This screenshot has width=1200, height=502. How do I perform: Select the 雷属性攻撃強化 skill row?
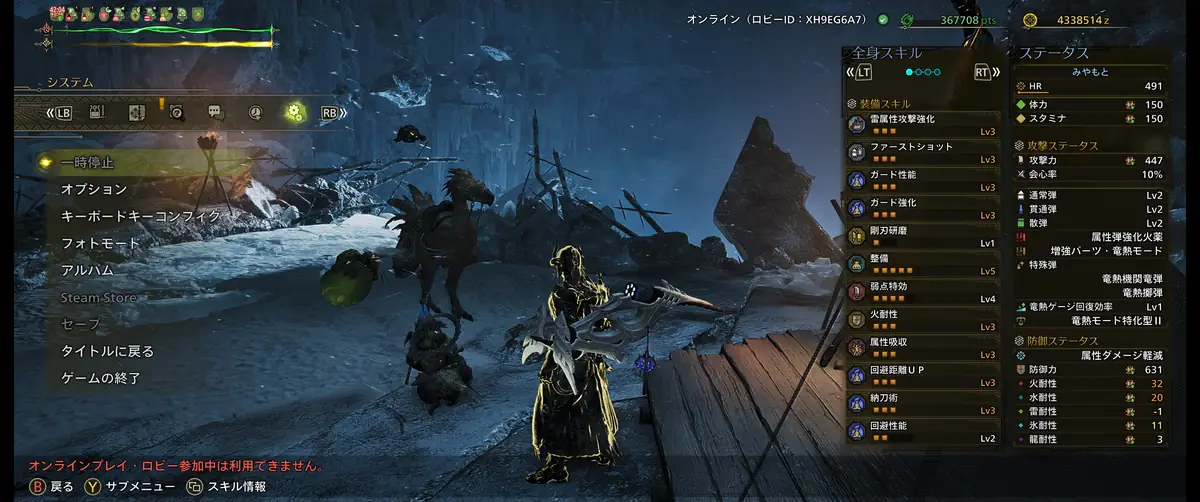pyautogui.click(x=922, y=124)
